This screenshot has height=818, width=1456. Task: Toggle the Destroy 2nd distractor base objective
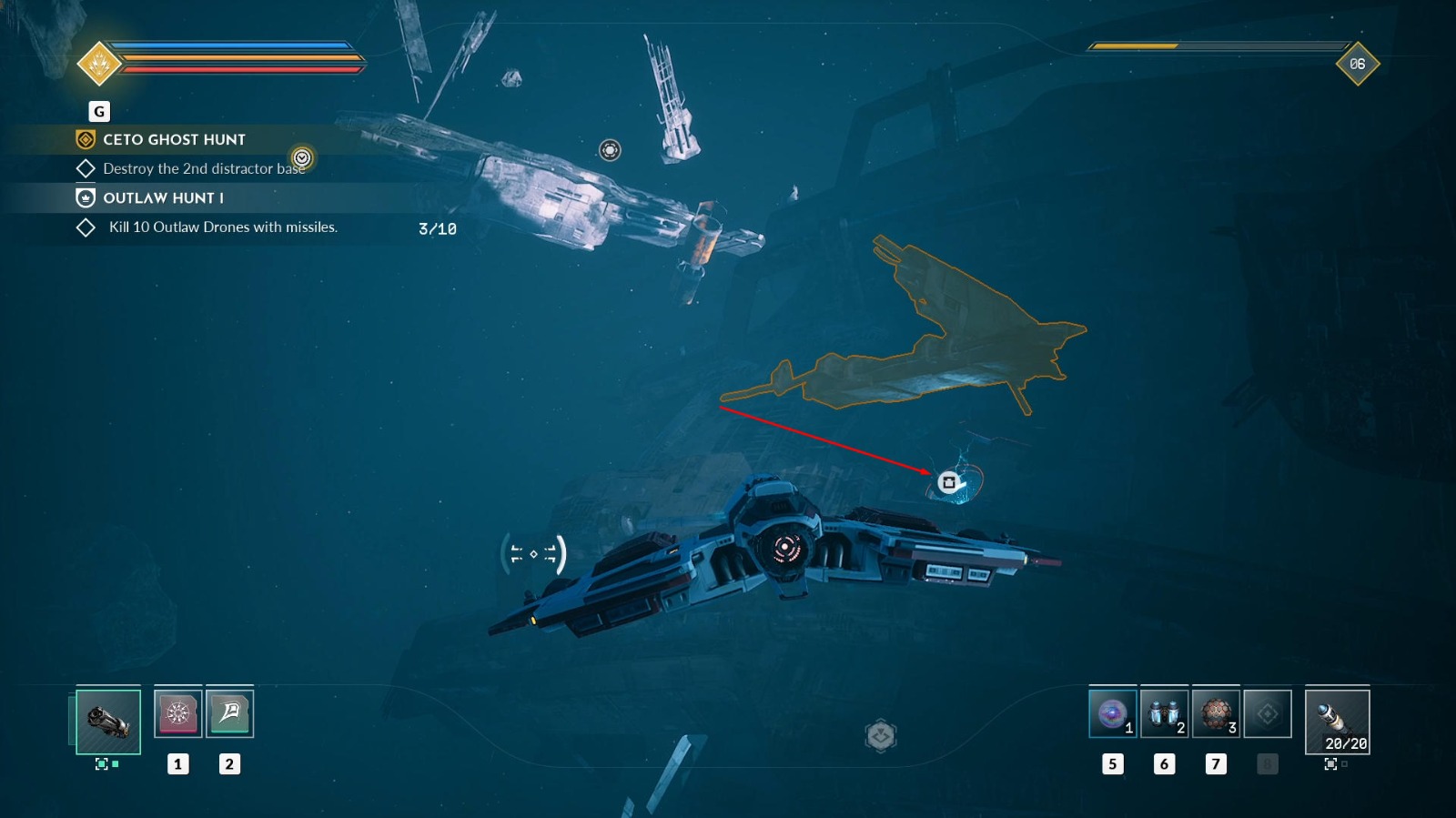pos(87,167)
